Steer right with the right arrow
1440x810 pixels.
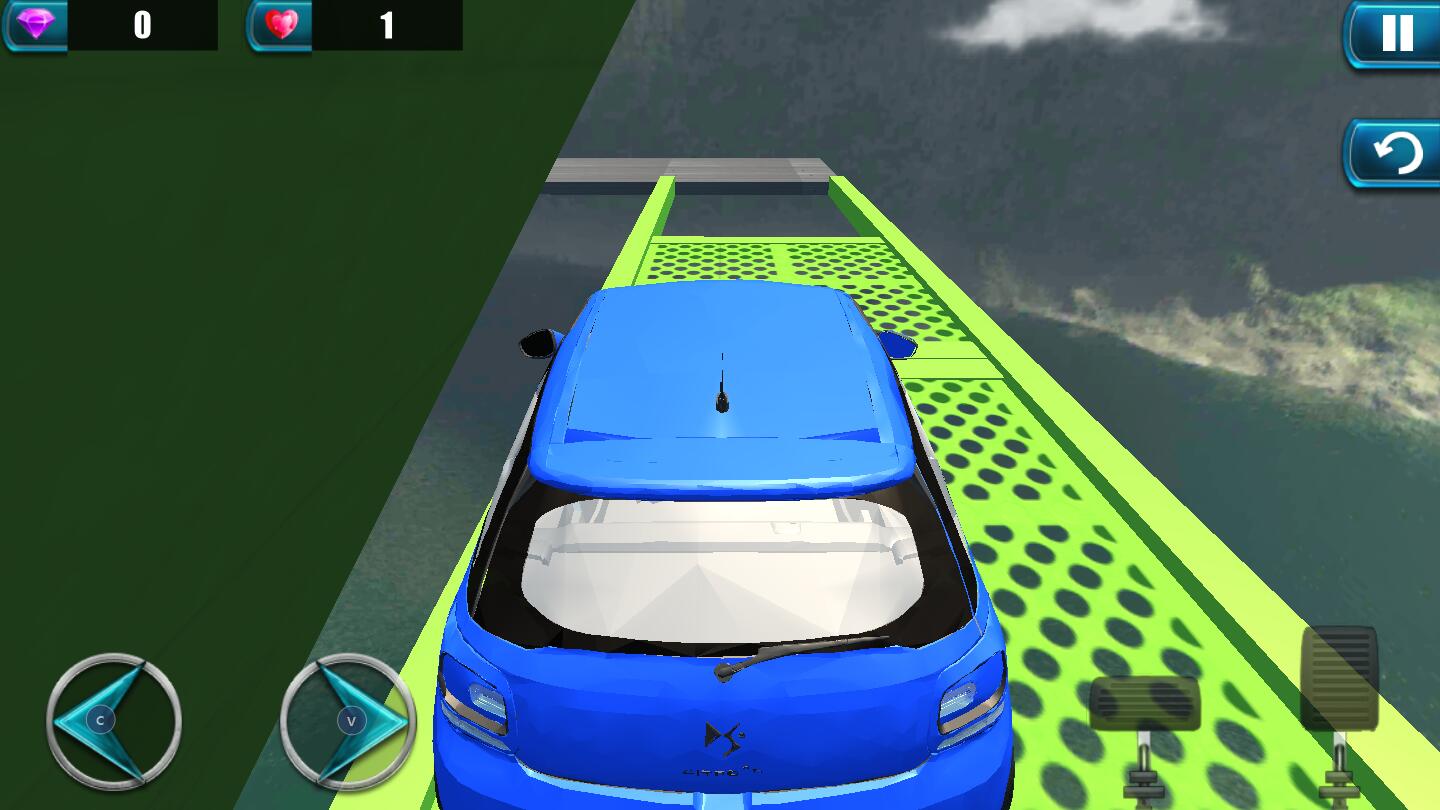coord(348,720)
